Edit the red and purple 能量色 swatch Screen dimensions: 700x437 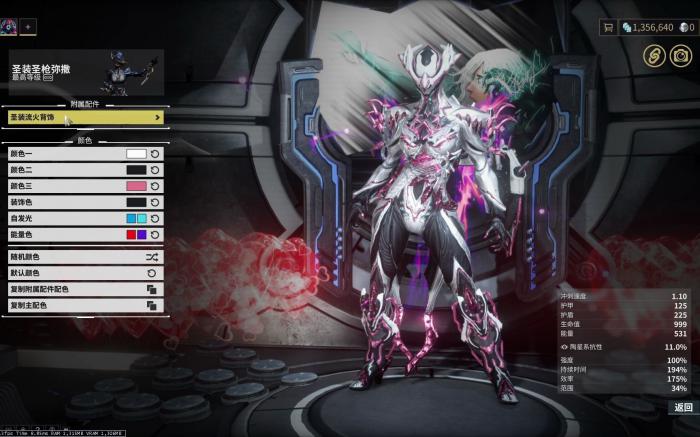pos(136,234)
